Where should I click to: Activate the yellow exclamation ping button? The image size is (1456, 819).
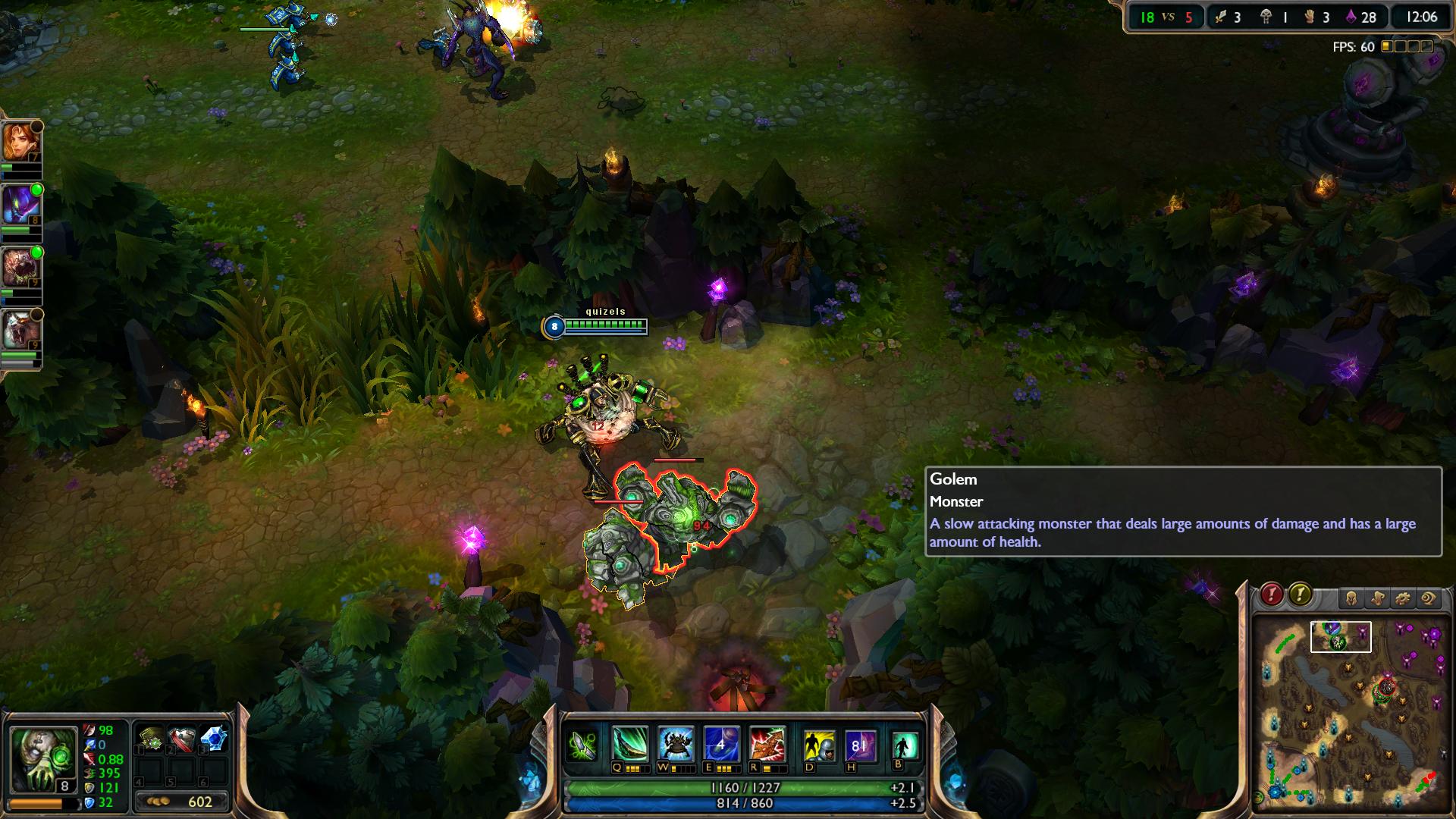pos(1300,595)
